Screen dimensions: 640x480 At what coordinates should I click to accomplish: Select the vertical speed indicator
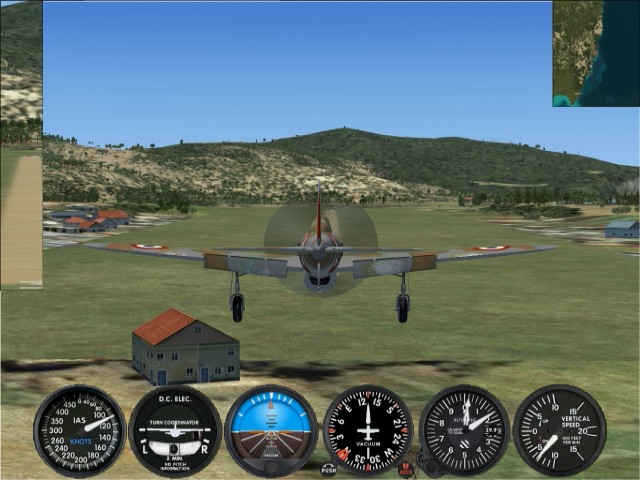559,430
